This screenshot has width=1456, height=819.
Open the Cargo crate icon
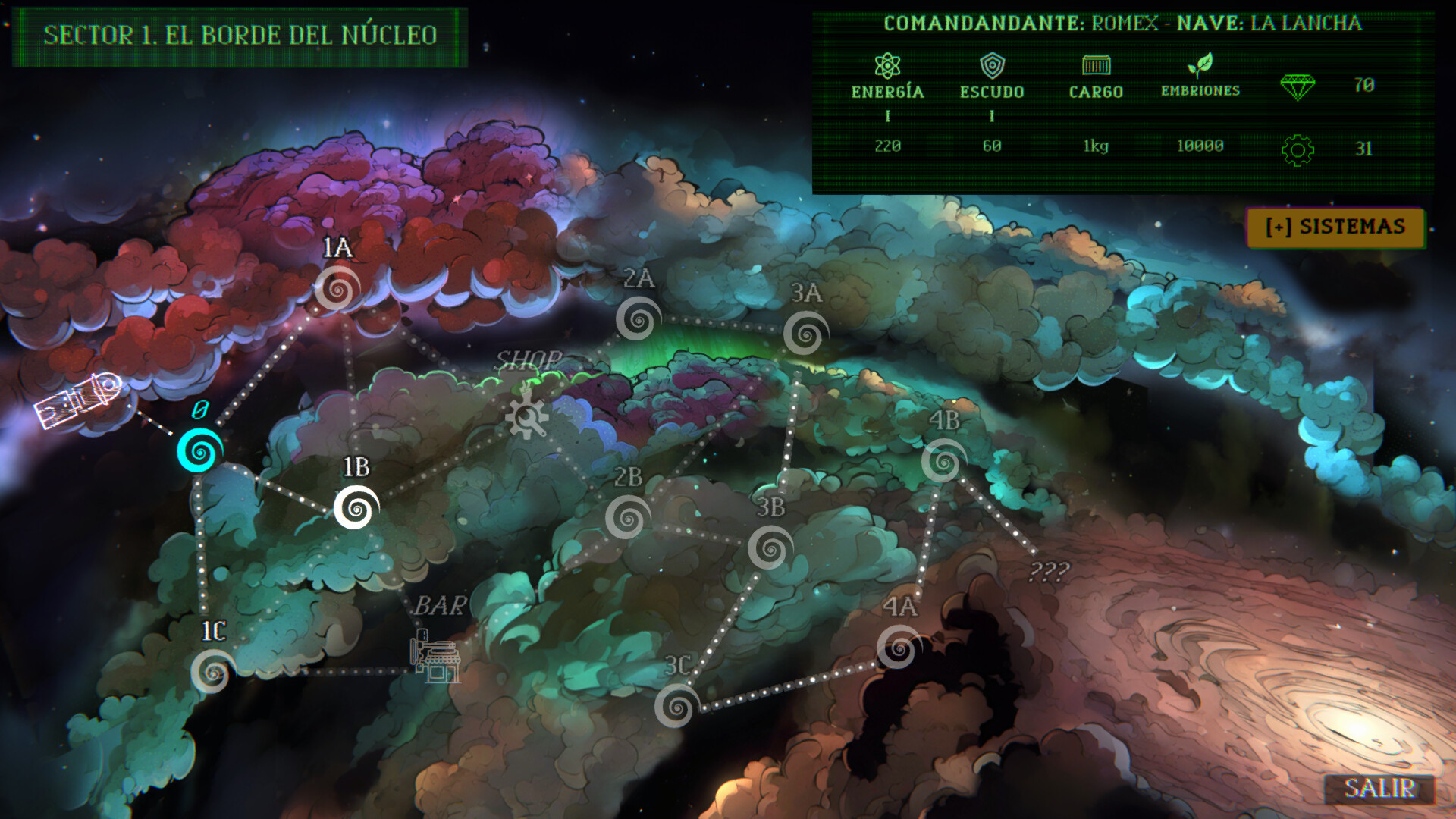(x=1095, y=65)
